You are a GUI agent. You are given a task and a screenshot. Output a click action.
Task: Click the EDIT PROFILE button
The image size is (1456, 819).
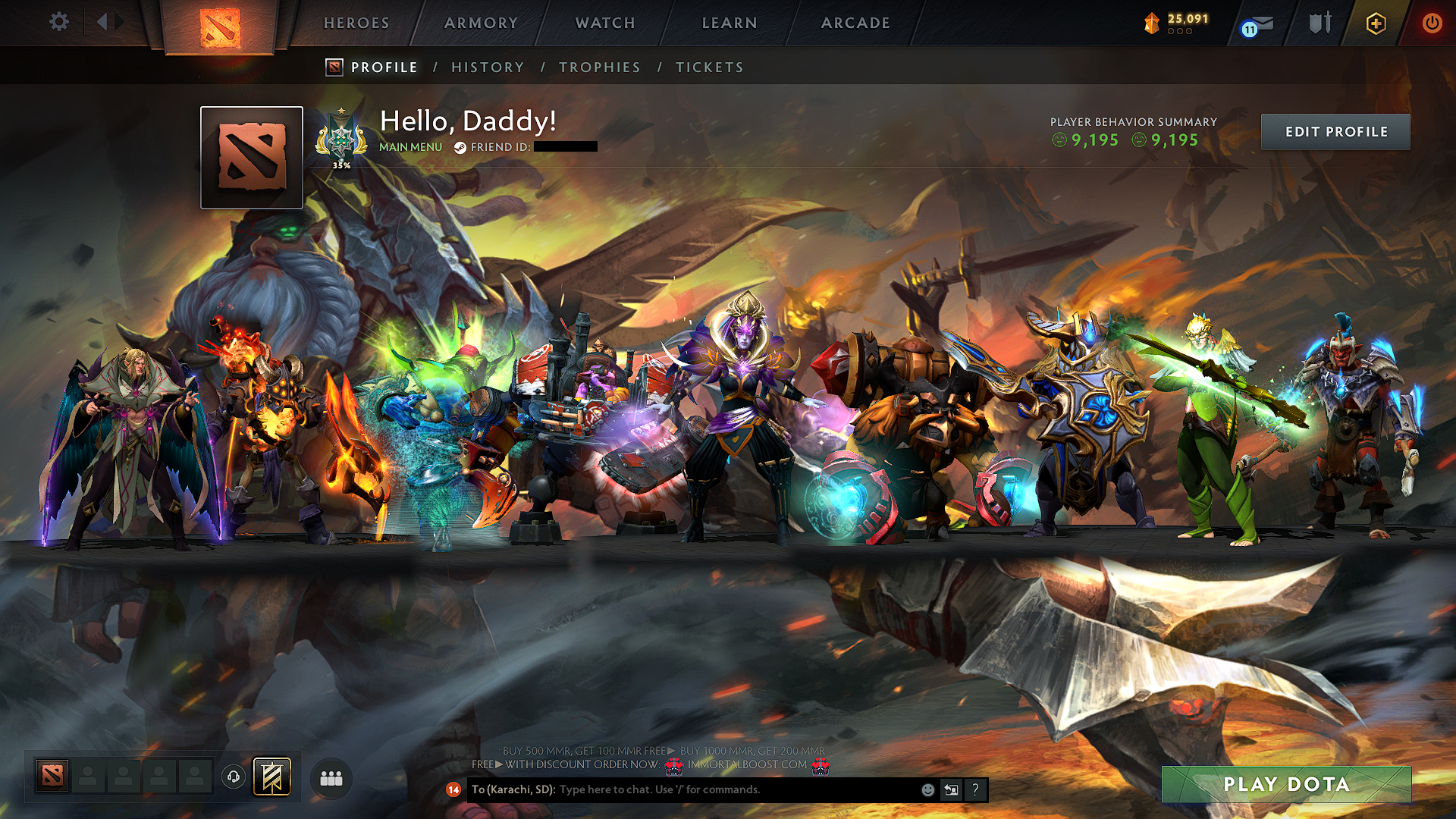click(x=1335, y=131)
